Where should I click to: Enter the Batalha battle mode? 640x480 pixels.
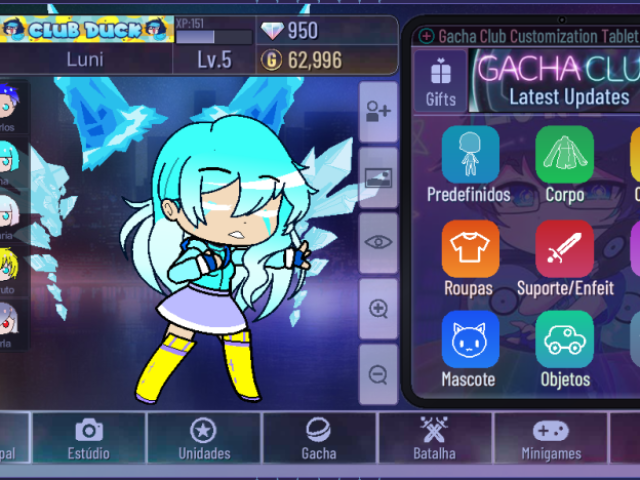click(435, 438)
